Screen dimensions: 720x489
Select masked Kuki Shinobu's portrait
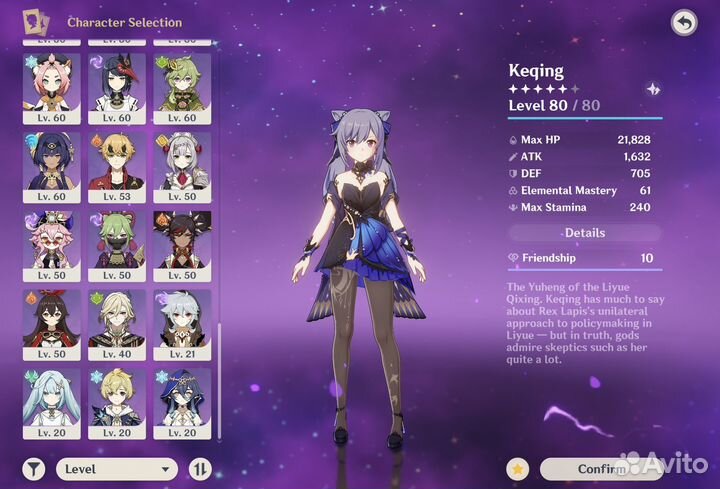point(116,245)
